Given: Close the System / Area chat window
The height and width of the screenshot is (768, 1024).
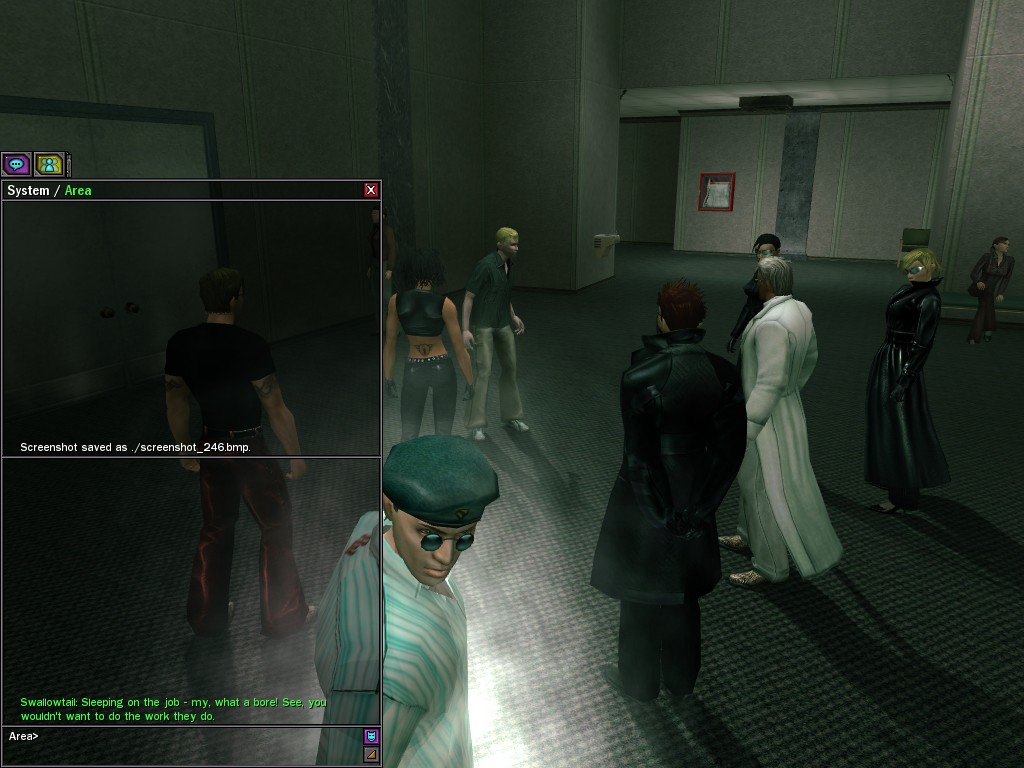Looking at the screenshot, I should click(x=371, y=190).
